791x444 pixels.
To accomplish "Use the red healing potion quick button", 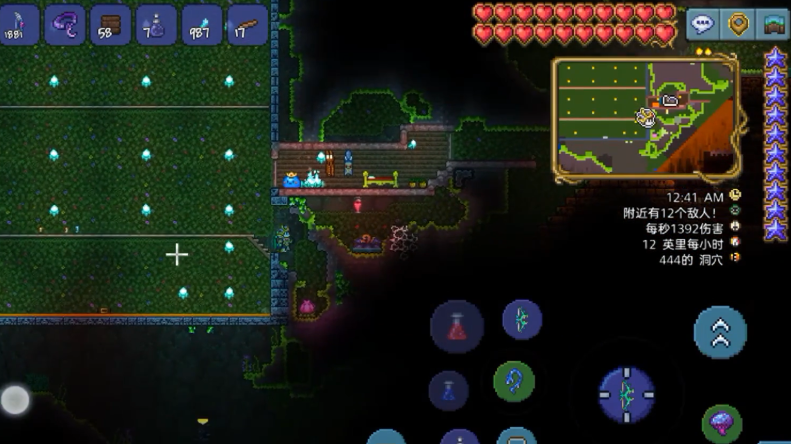I will point(457,326).
